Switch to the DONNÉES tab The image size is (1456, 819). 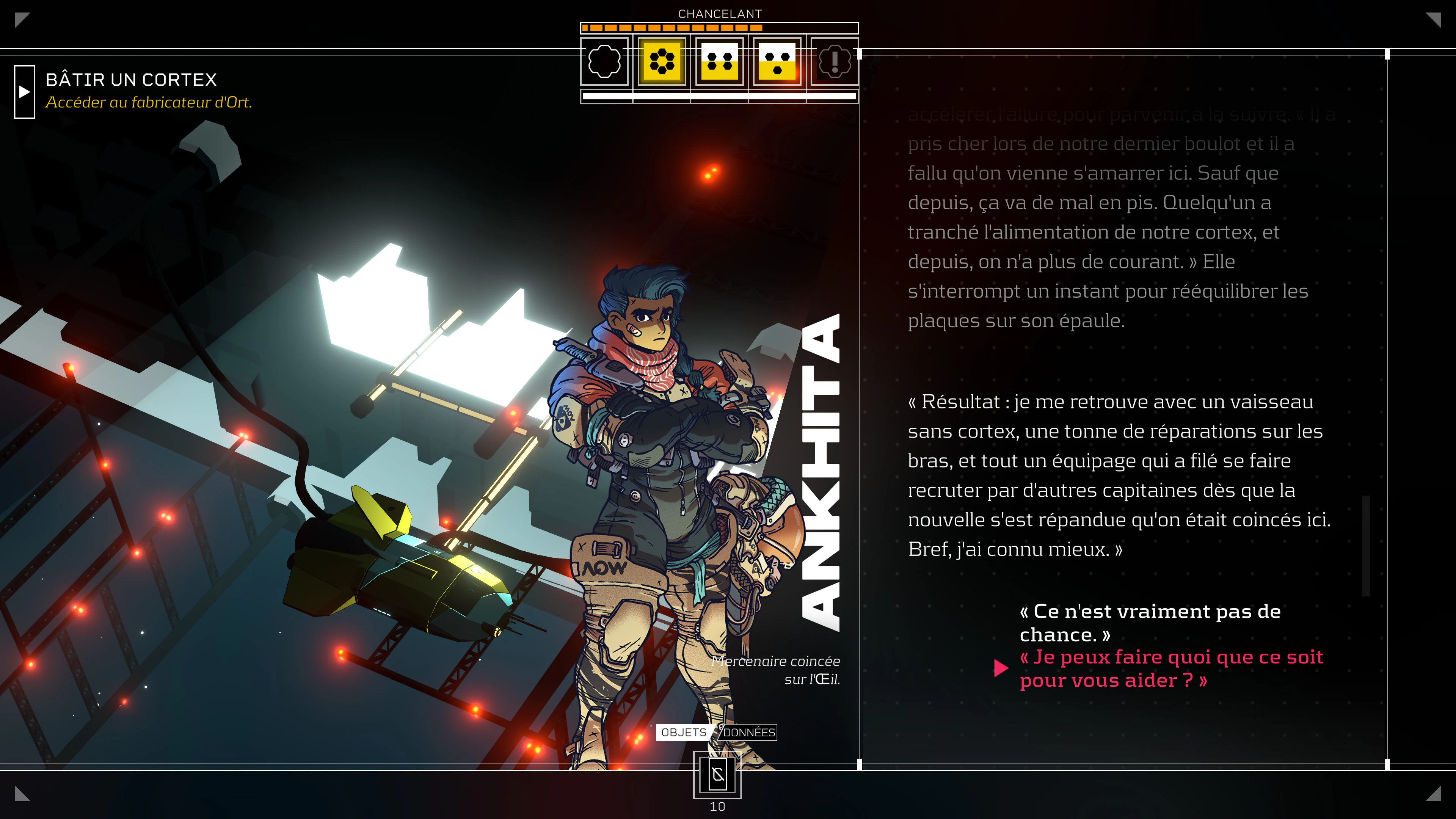(749, 732)
